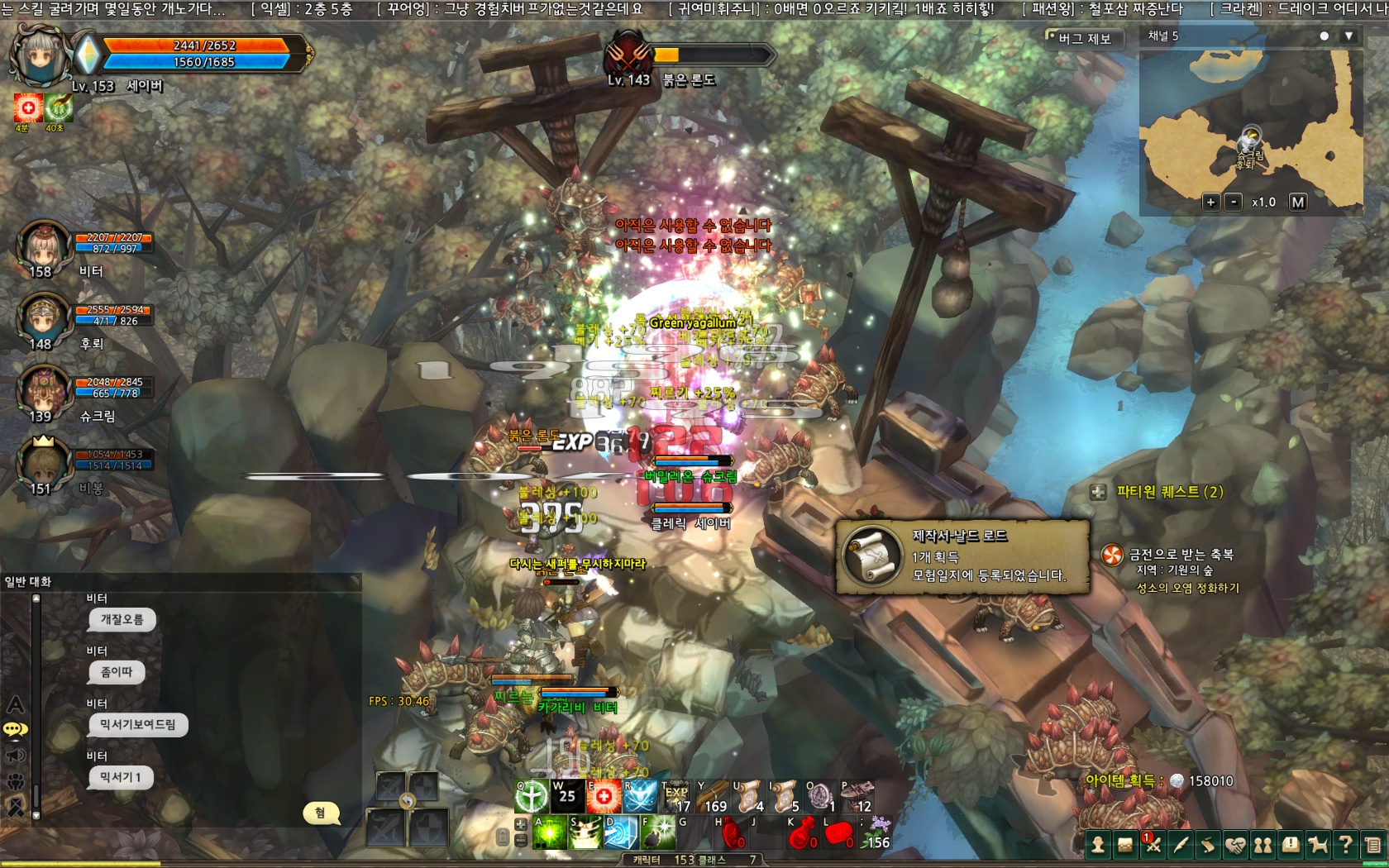Open the inventory chest icon
The image size is (1389, 868).
[x=1127, y=846]
